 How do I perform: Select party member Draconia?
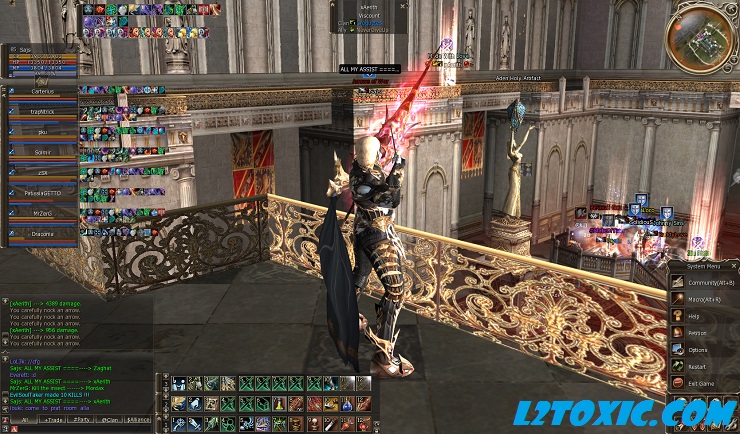coord(42,232)
